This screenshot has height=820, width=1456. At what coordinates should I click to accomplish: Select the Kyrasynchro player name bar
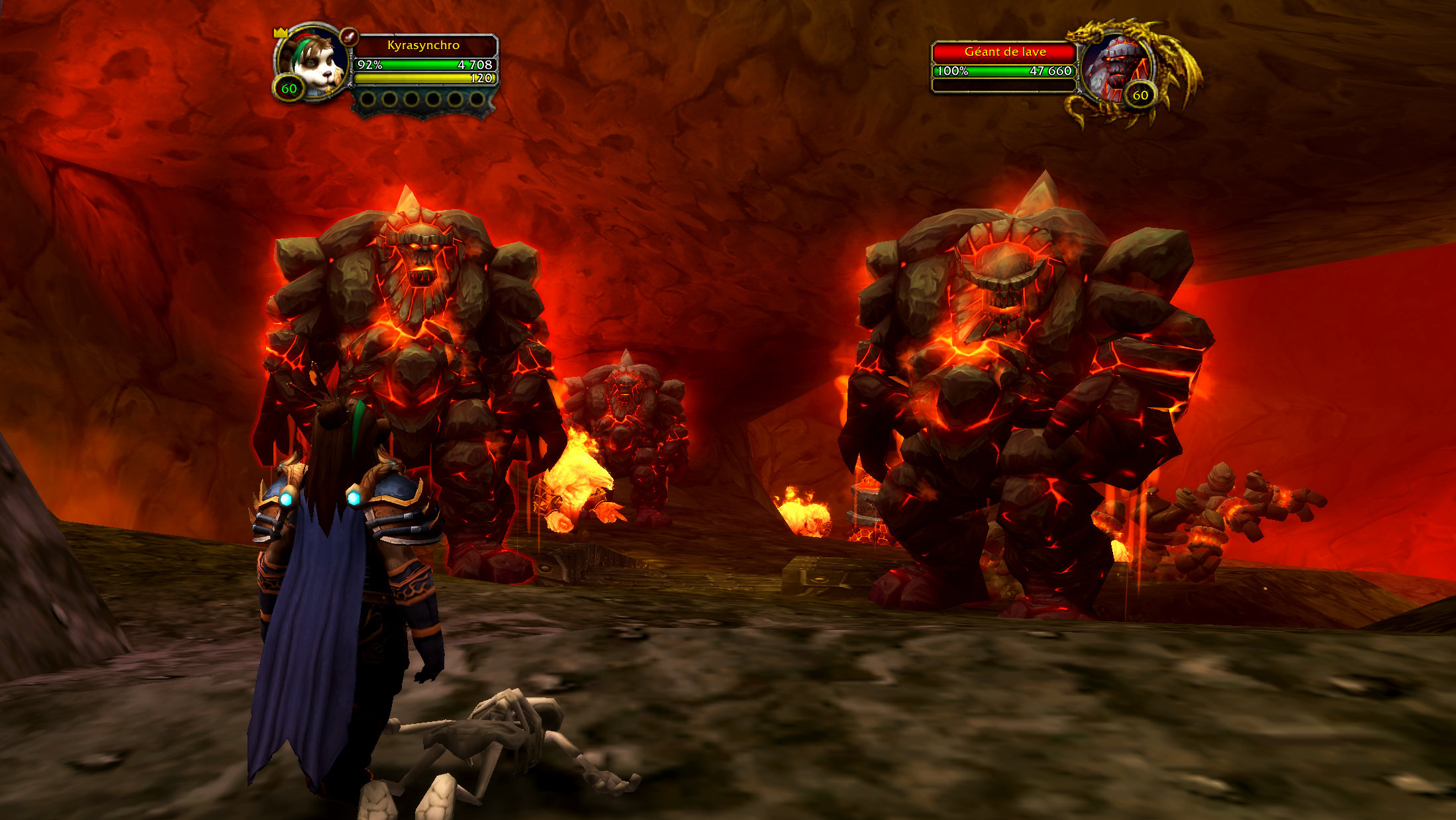pos(424,45)
